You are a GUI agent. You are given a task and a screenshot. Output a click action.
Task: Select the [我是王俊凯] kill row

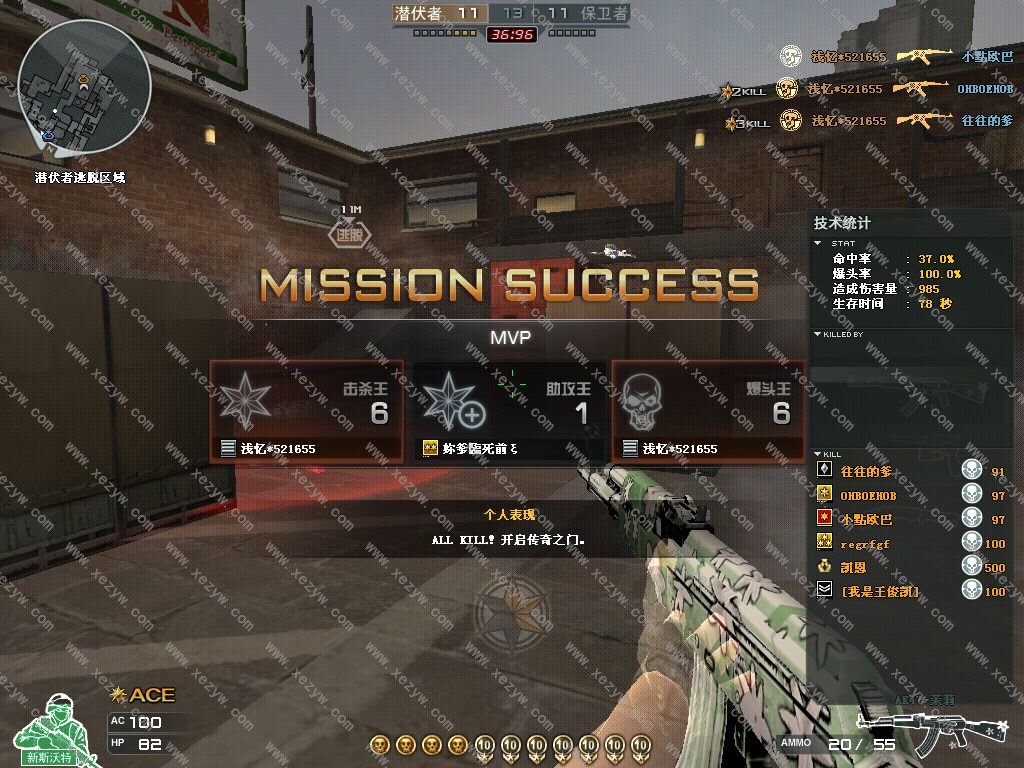(879, 591)
